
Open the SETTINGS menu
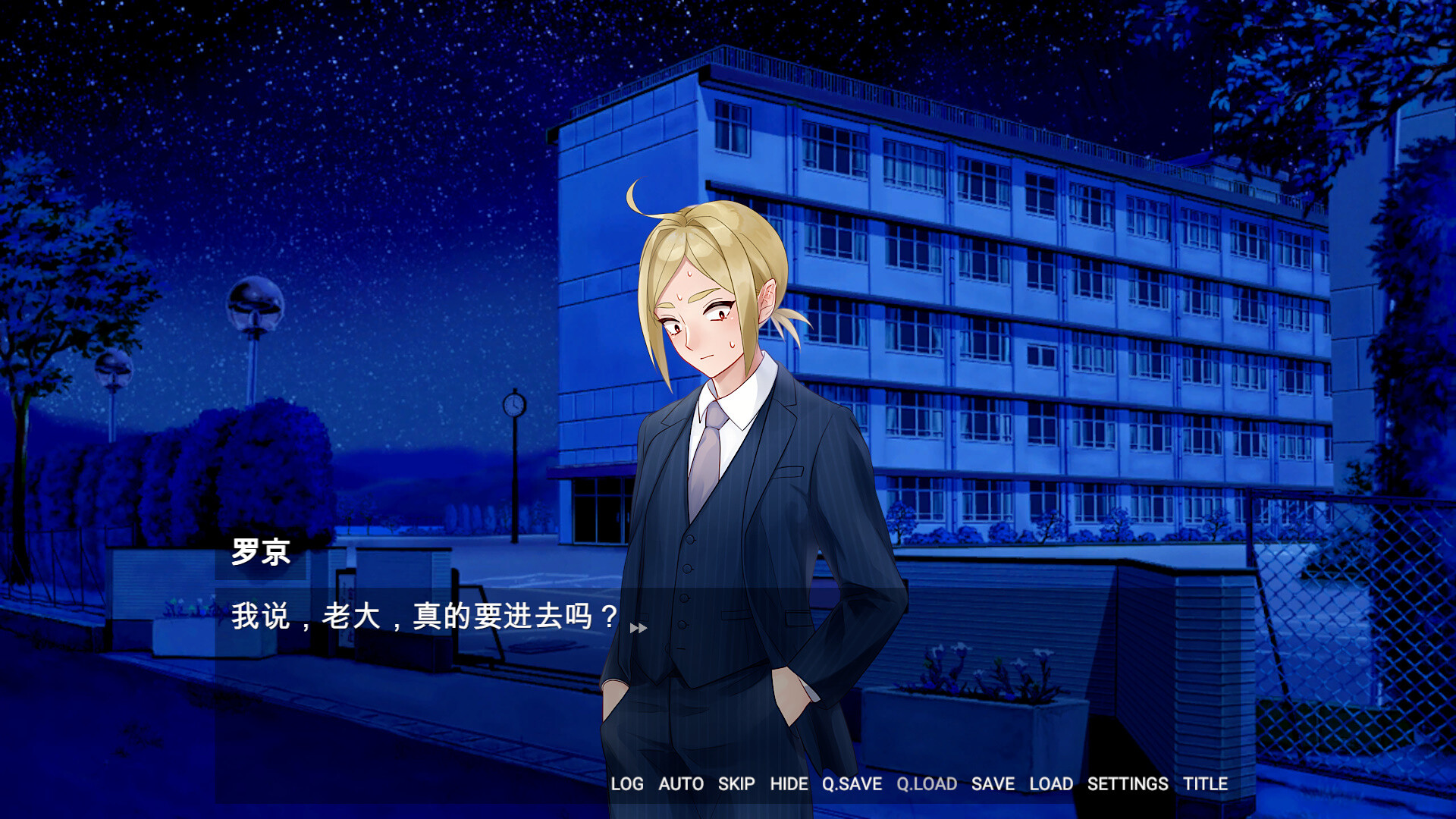coord(1128,784)
